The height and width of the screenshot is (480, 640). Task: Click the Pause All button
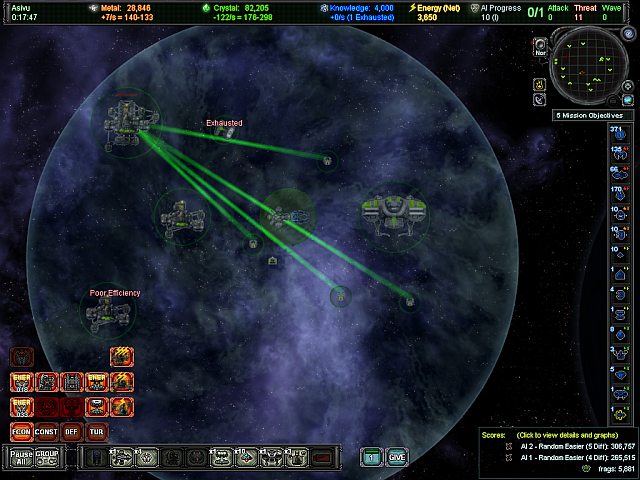[22, 457]
